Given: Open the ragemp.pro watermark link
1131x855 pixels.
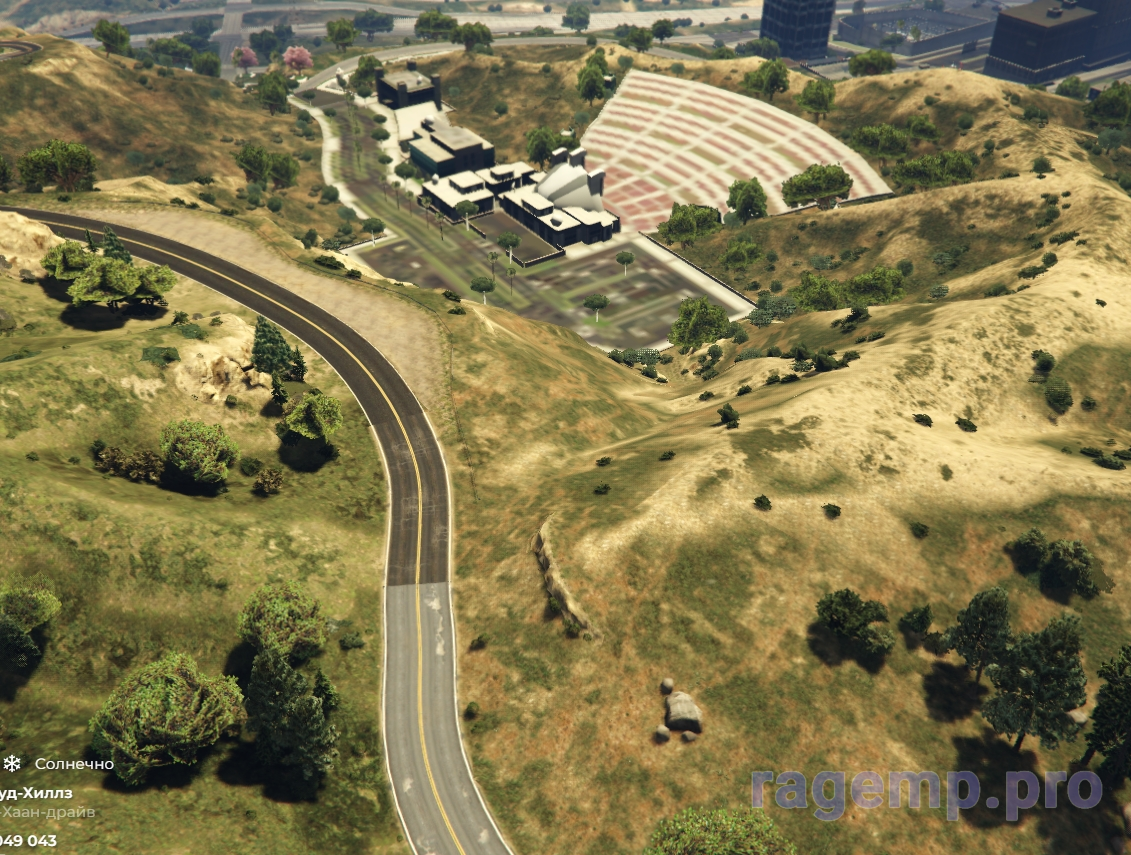Looking at the screenshot, I should point(926,789).
